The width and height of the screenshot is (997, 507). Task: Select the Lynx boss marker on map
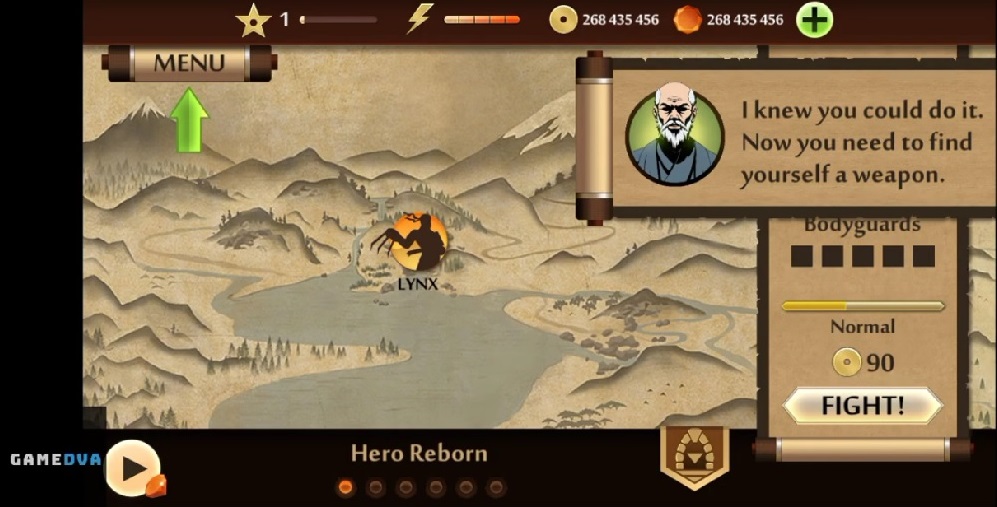(418, 244)
